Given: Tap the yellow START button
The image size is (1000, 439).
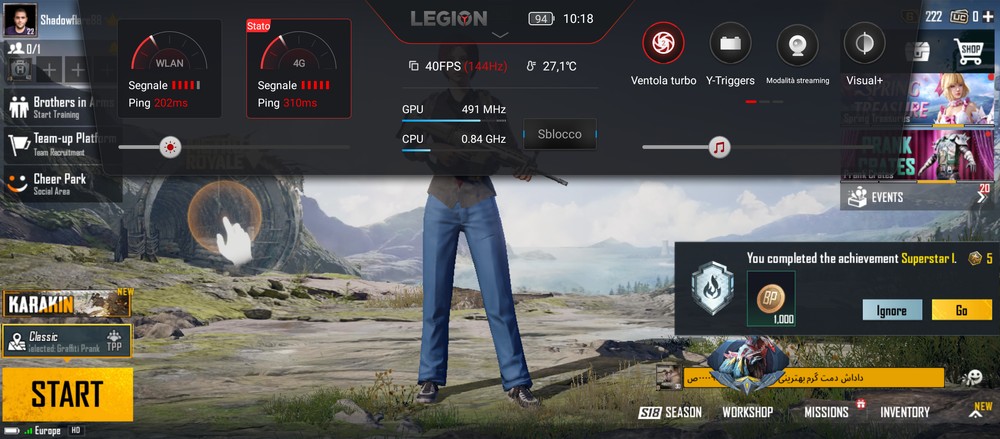Looking at the screenshot, I should click(x=67, y=394).
